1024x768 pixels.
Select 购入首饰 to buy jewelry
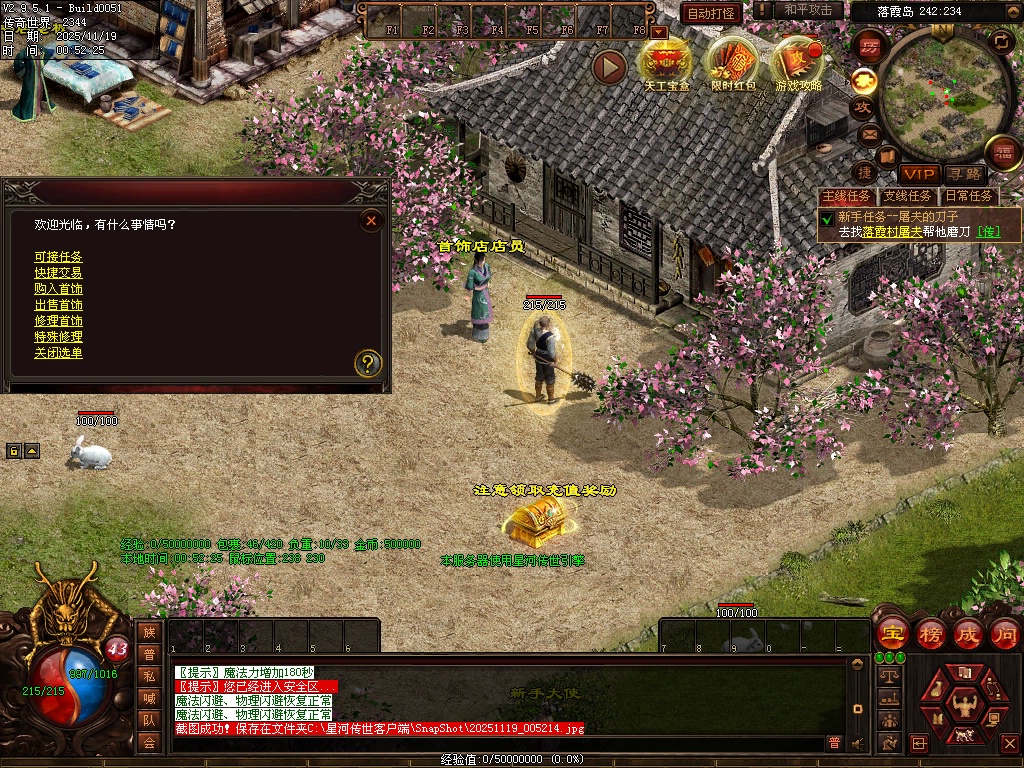click(x=58, y=289)
